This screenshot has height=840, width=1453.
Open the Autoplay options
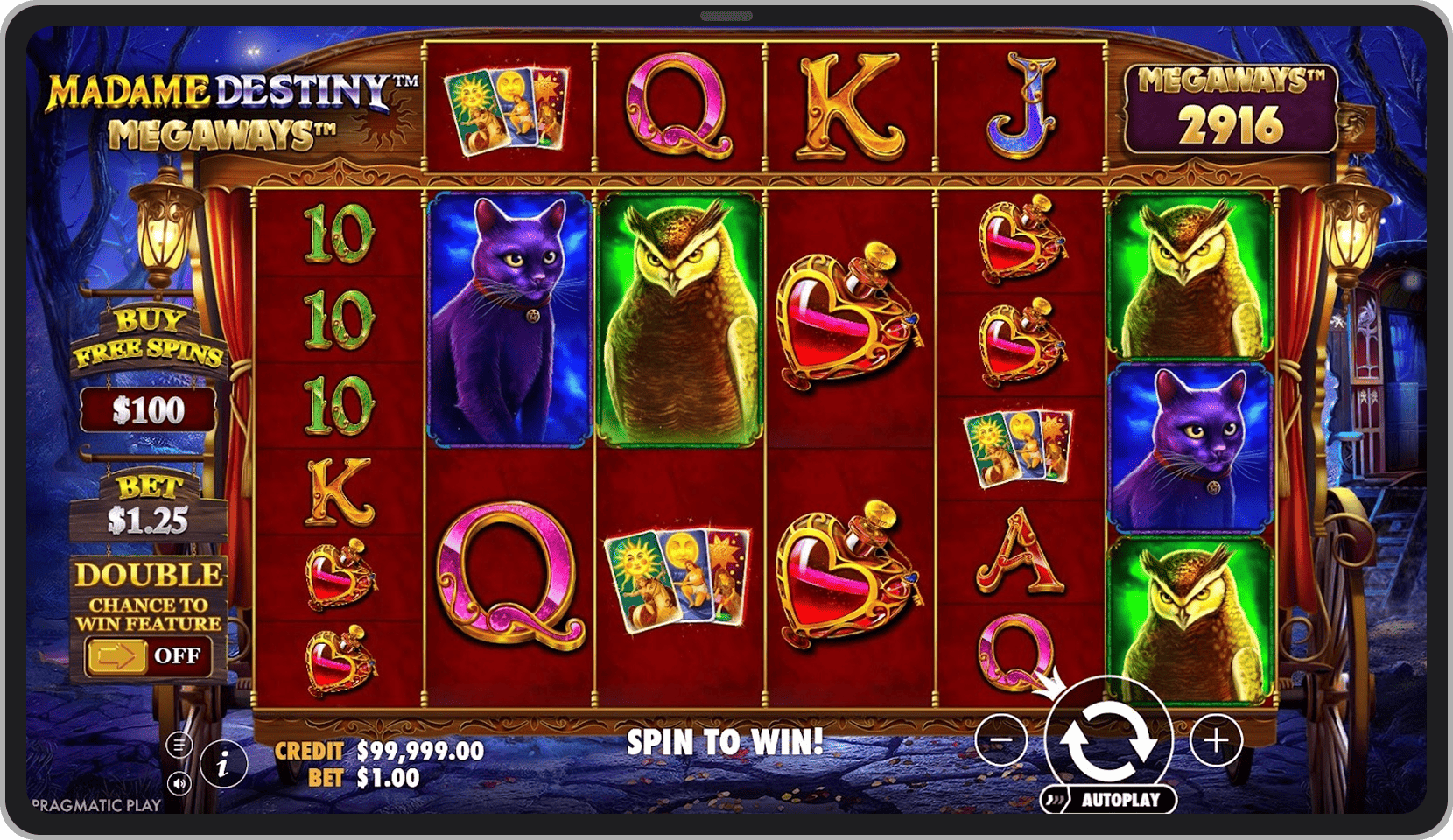pos(1109,800)
